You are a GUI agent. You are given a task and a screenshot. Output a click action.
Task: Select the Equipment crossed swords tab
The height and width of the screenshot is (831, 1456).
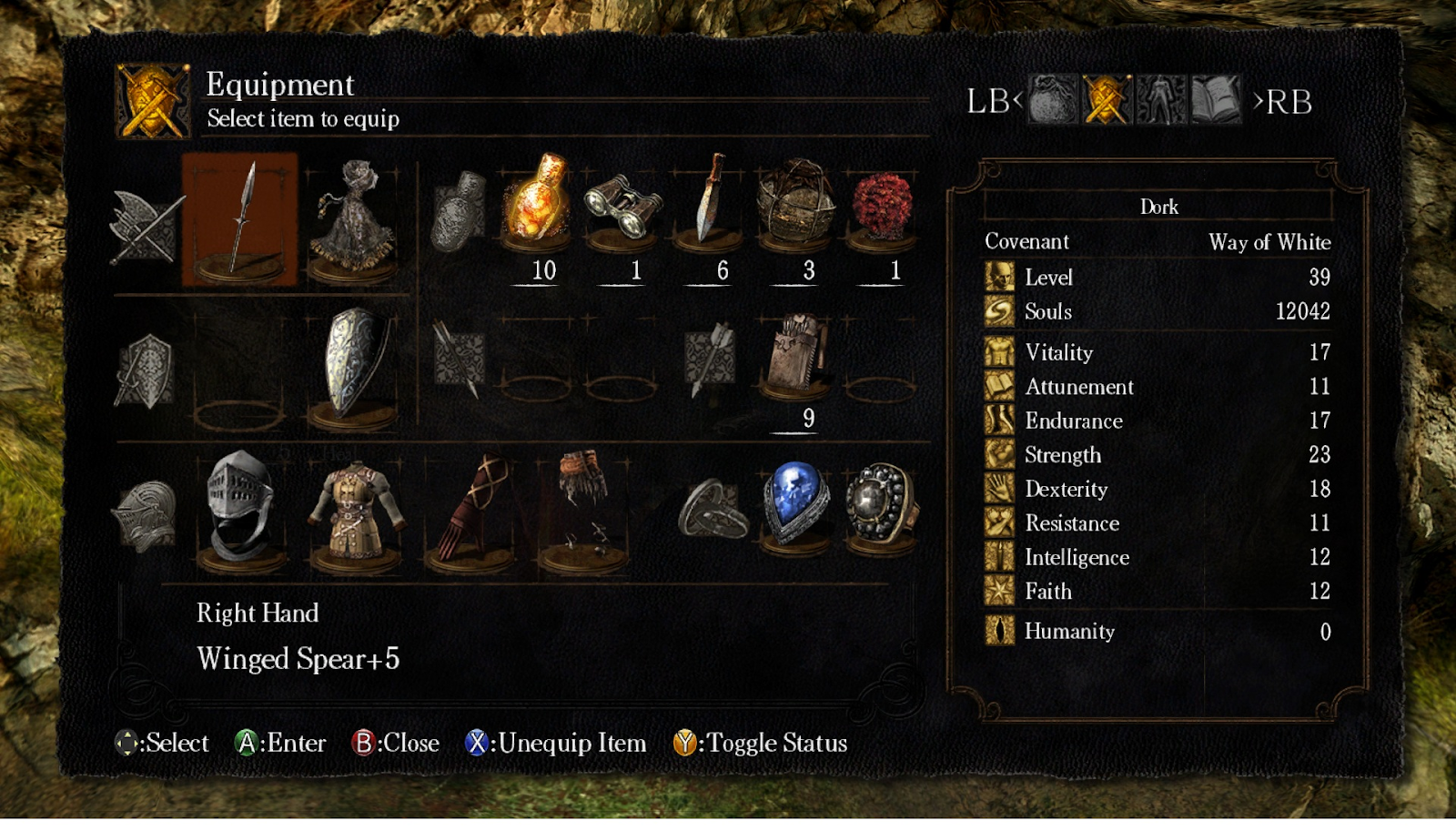(1107, 100)
